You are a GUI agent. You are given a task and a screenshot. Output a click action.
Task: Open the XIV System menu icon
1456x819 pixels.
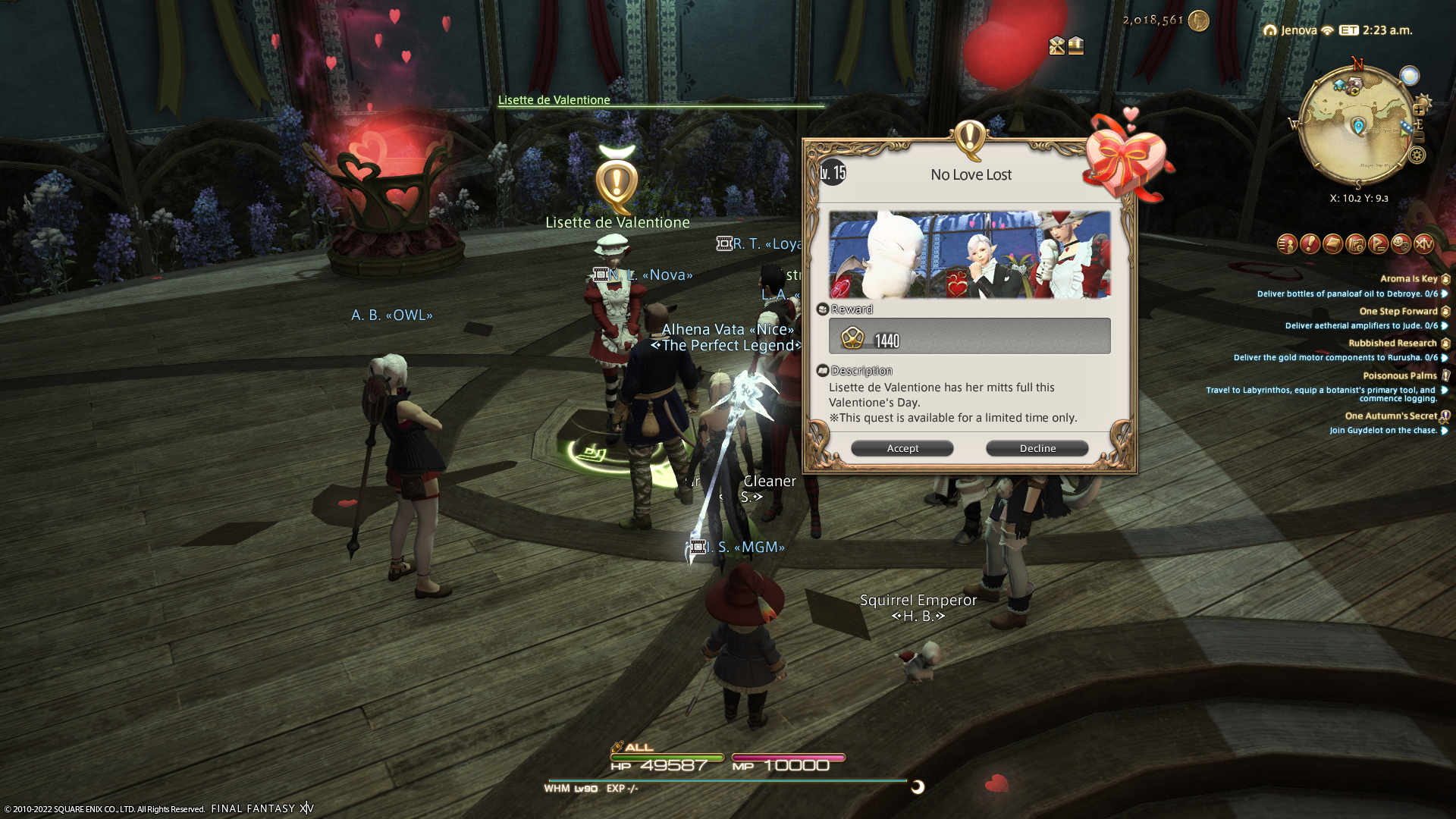(1423, 243)
